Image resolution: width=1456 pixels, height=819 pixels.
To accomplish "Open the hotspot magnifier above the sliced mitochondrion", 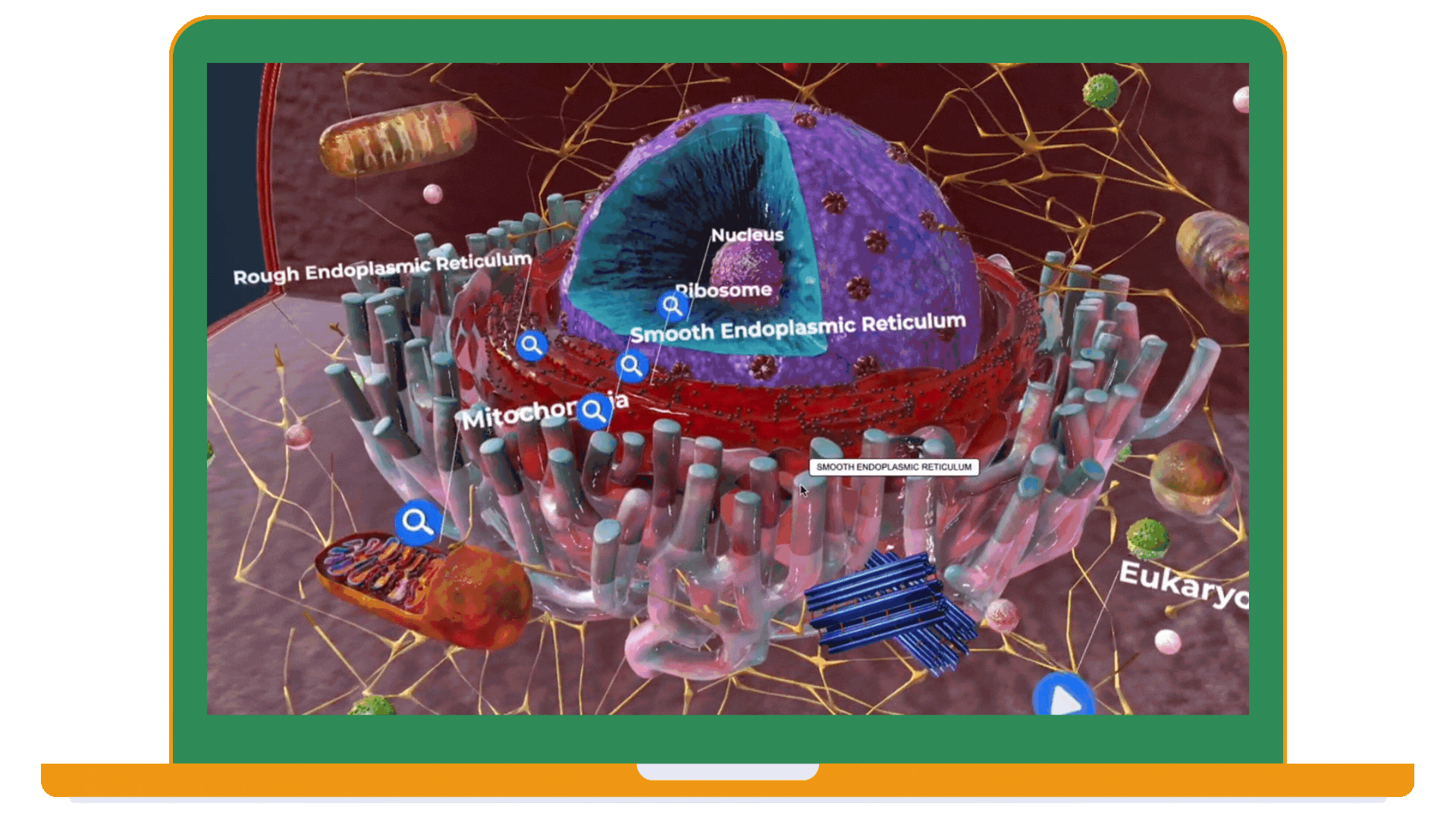I will click(416, 523).
